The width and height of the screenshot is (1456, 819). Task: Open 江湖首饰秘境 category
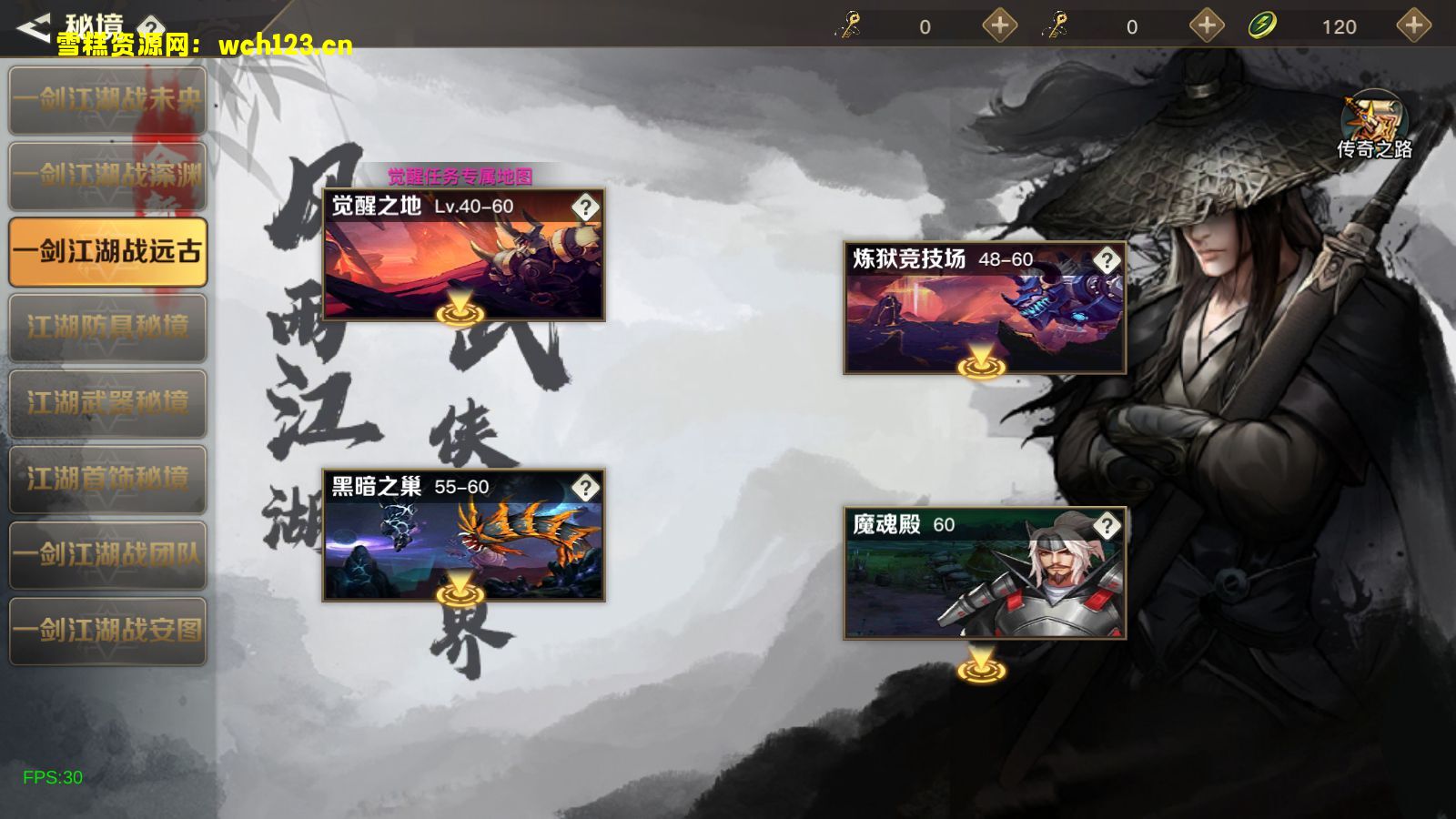pos(108,478)
